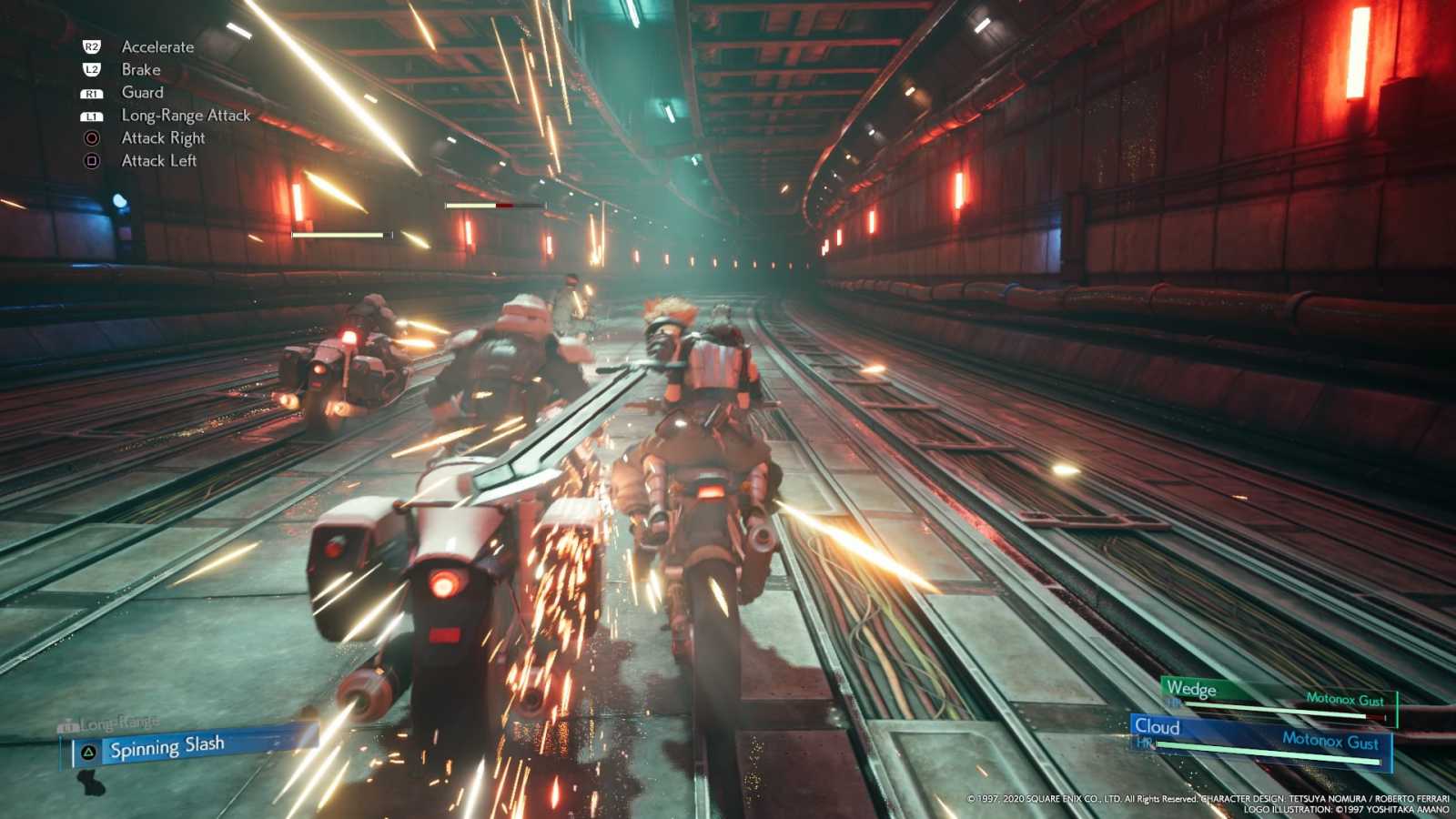The width and height of the screenshot is (1456, 819).
Task: Click the L1 Long-Range Attack icon
Action: pos(91,115)
